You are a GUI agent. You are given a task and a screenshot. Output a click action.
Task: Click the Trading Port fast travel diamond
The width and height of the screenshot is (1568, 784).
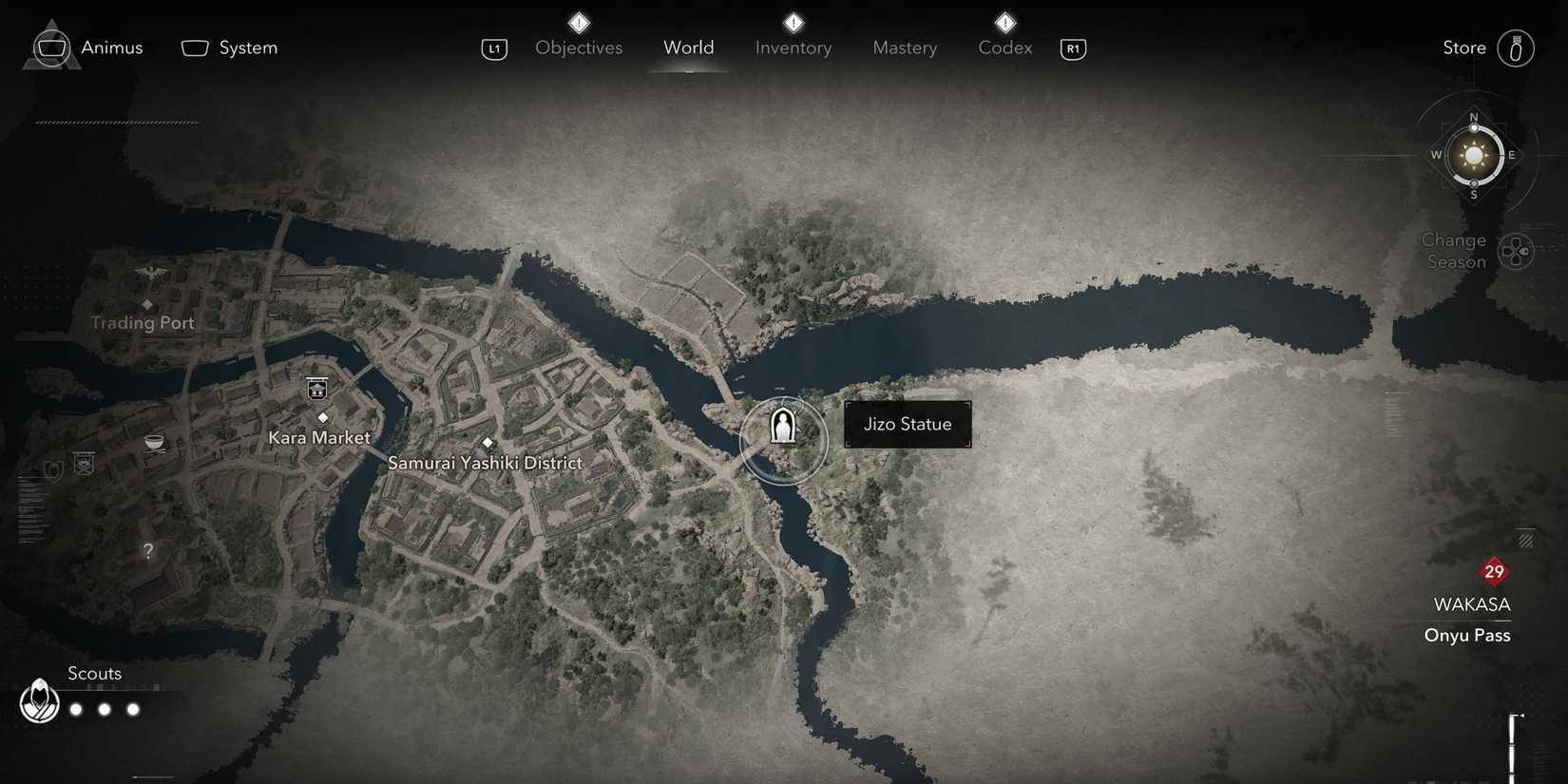point(148,303)
